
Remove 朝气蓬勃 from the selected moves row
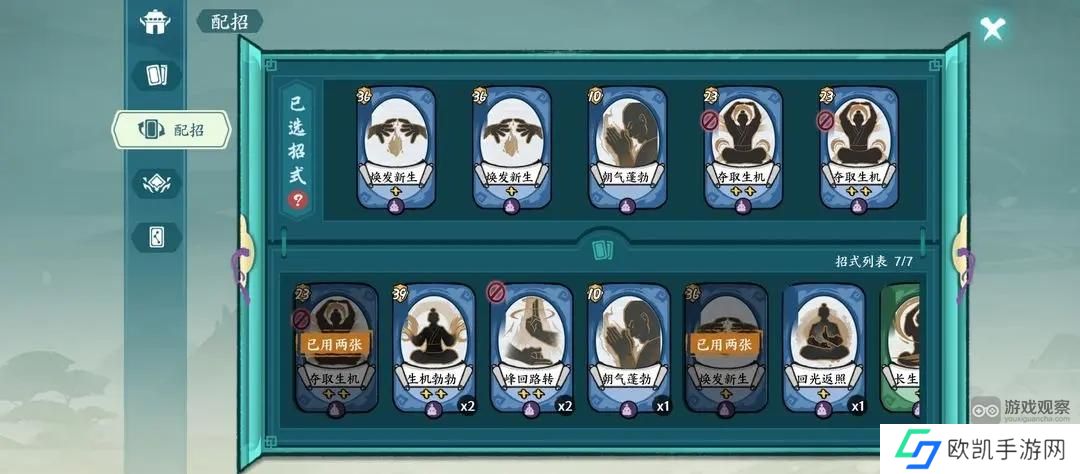click(627, 149)
